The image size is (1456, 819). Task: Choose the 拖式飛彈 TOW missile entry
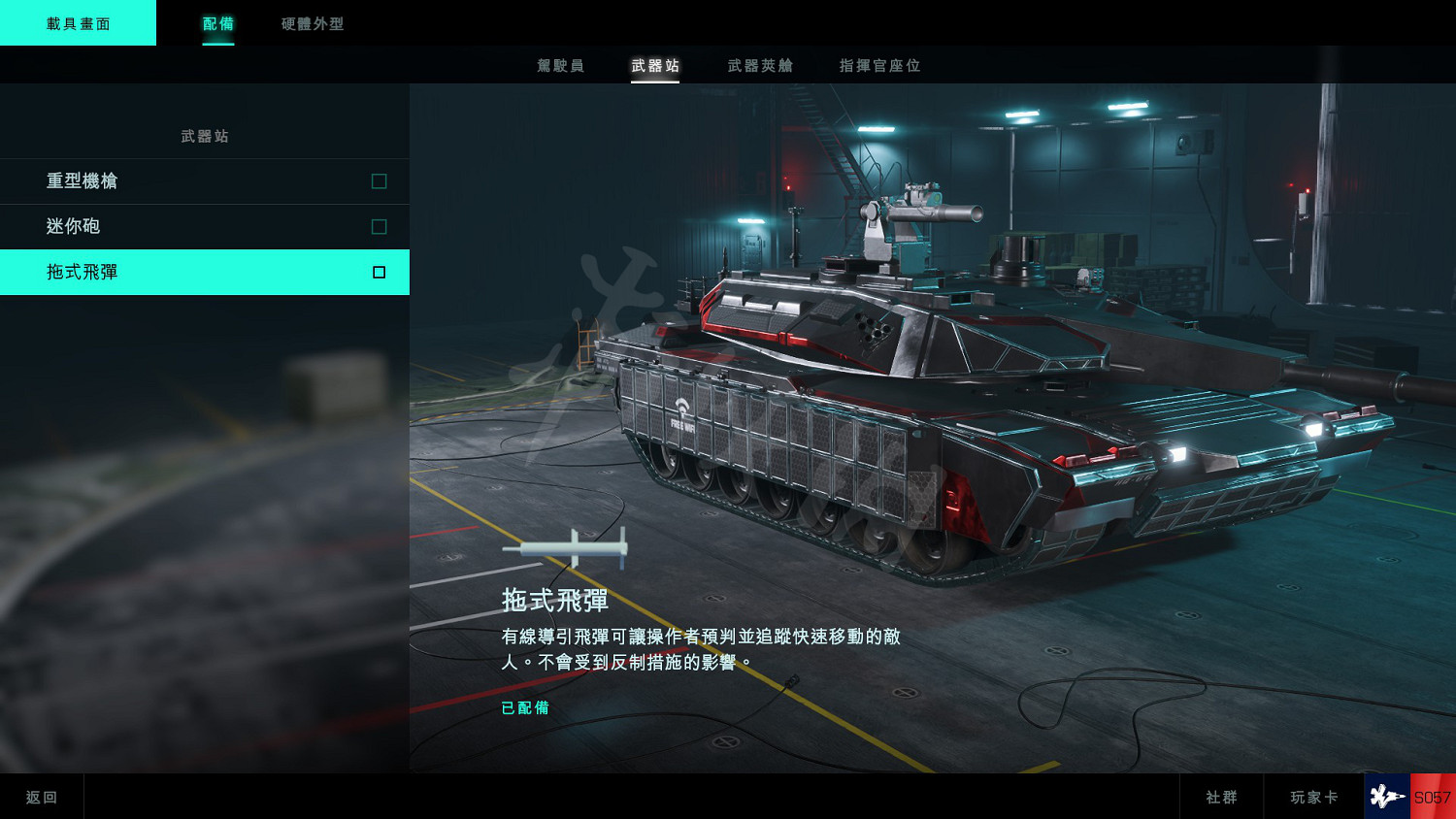click(204, 273)
